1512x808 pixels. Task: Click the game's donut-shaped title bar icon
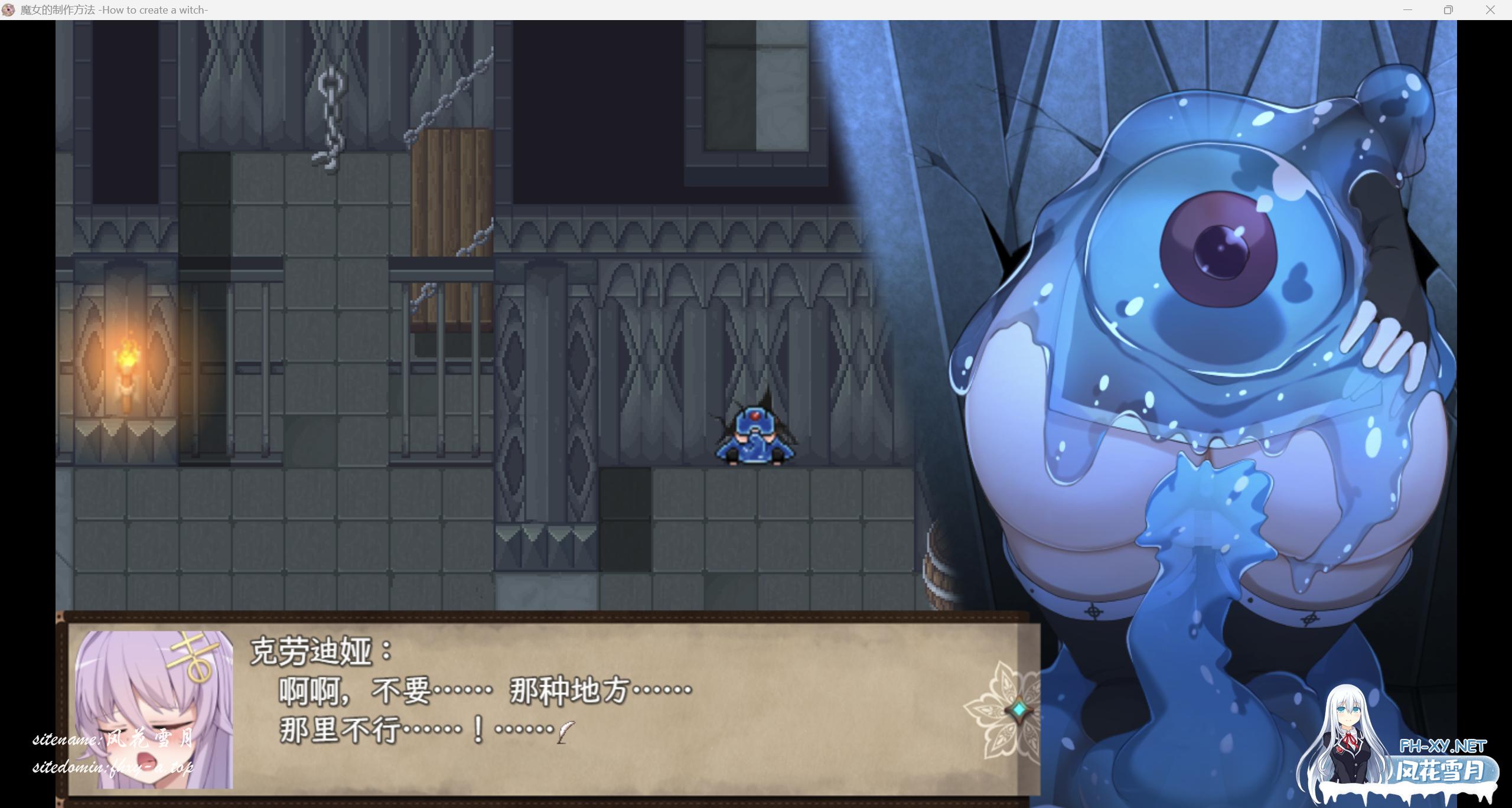pyautogui.click(x=9, y=9)
